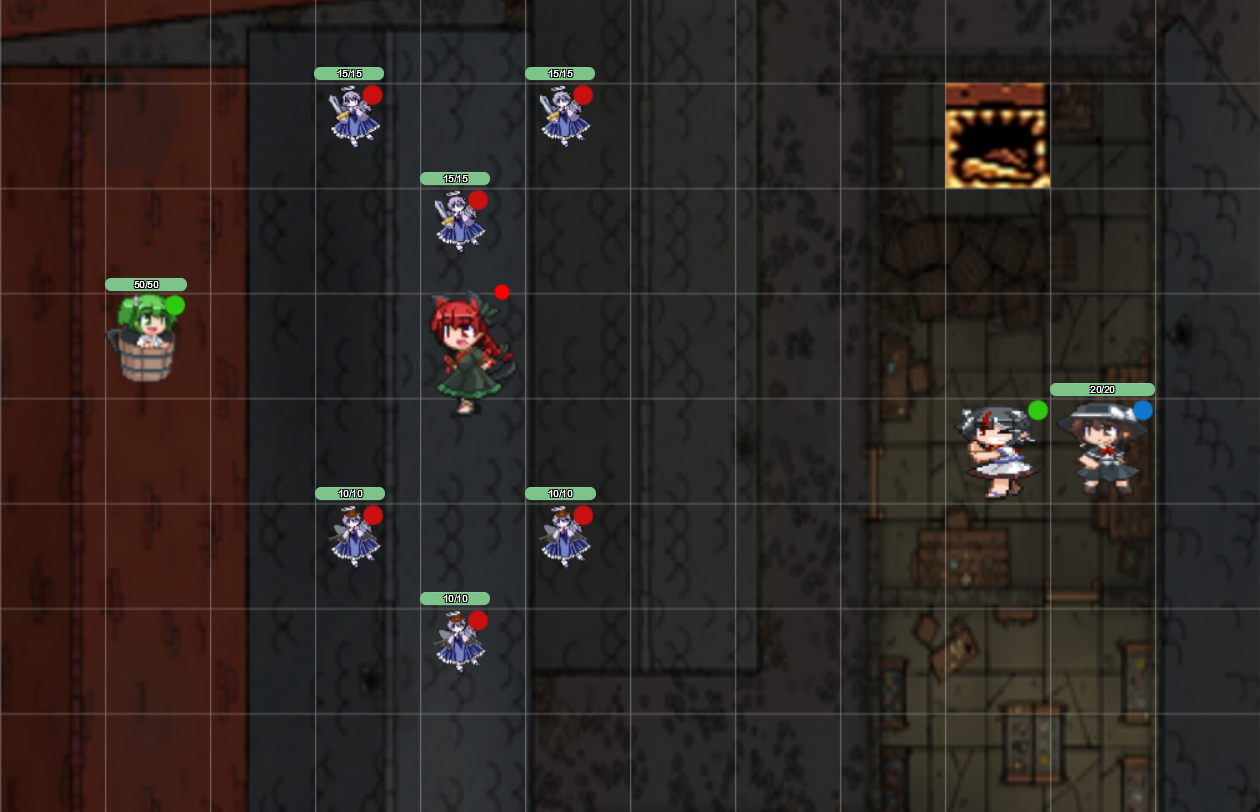The height and width of the screenshot is (812, 1260).
Task: Select the green-haired bucket girl token
Action: click(146, 338)
